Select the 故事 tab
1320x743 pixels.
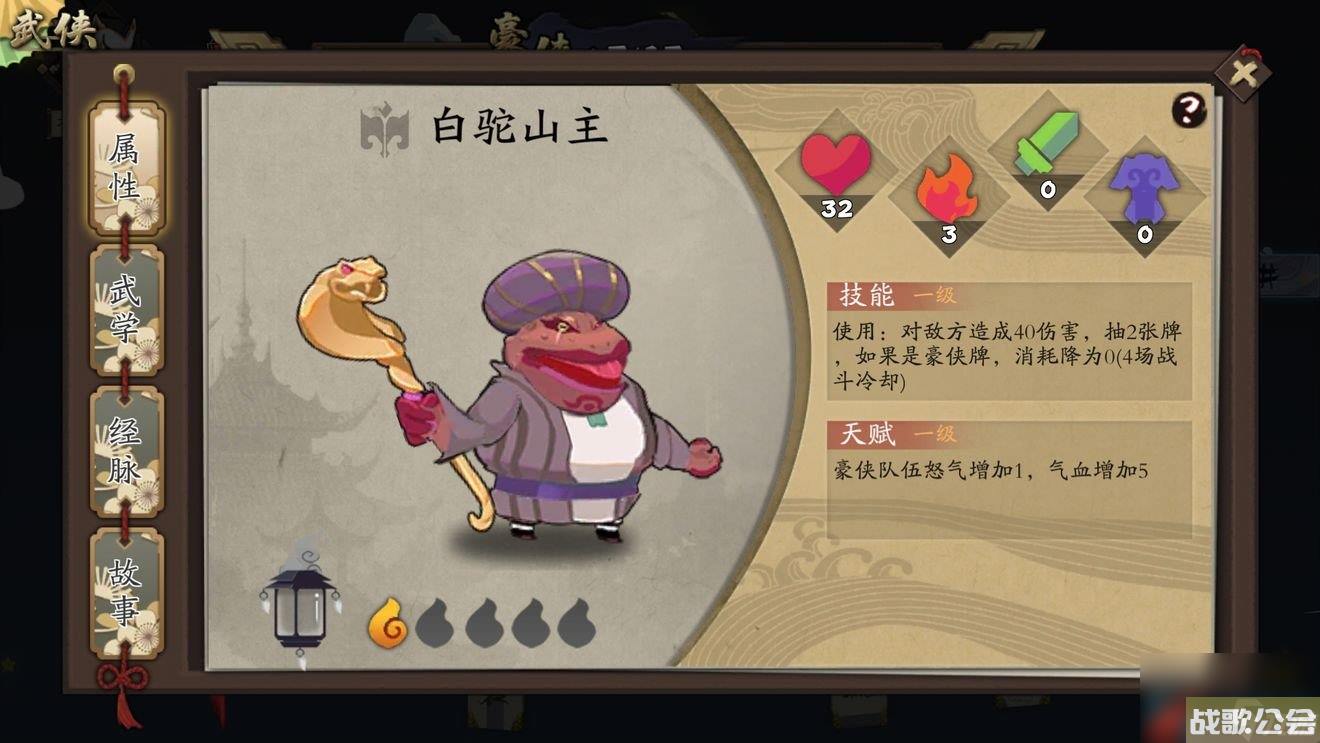point(125,590)
